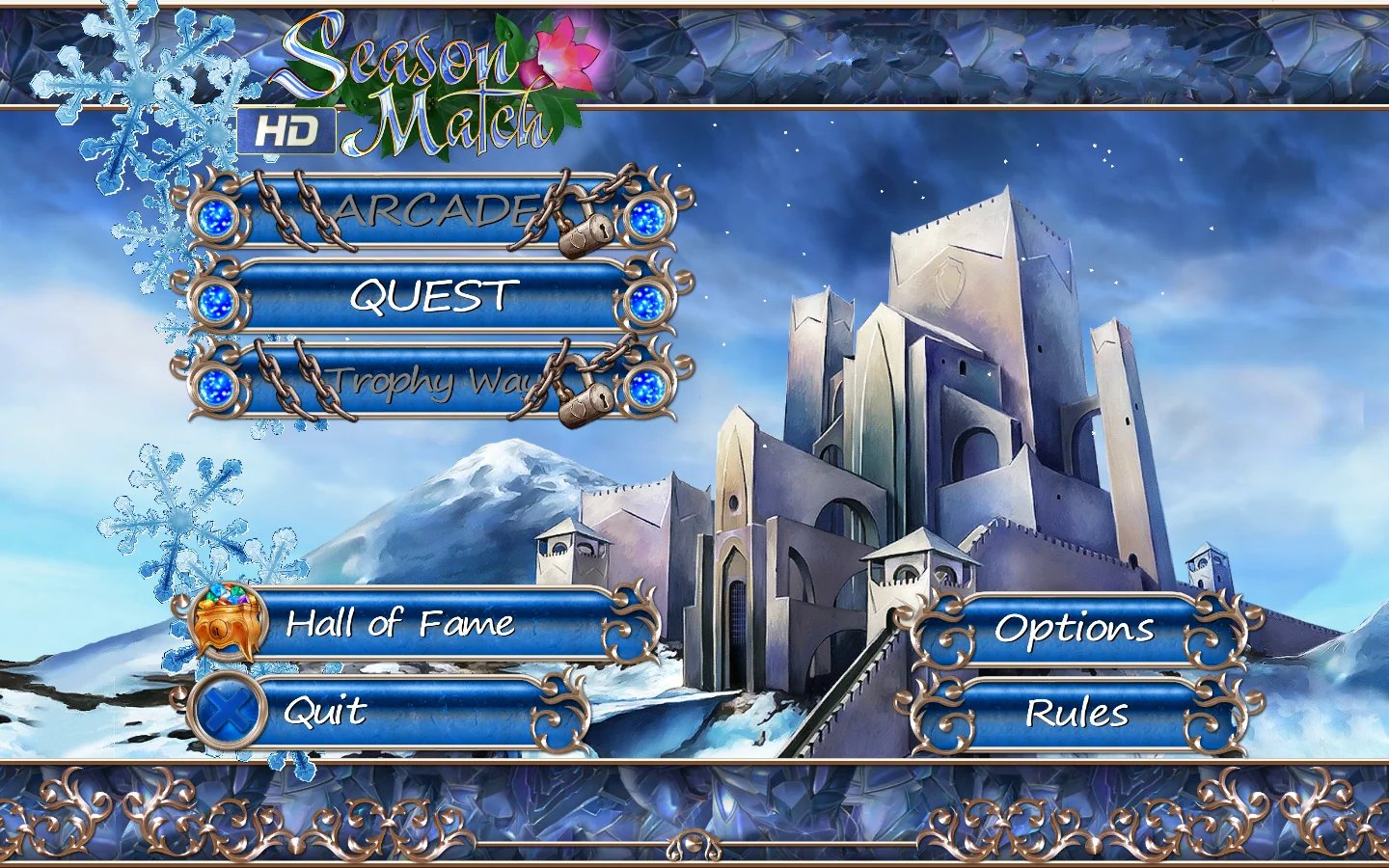Show the Rules screen
1389x868 pixels.
pos(1075,715)
